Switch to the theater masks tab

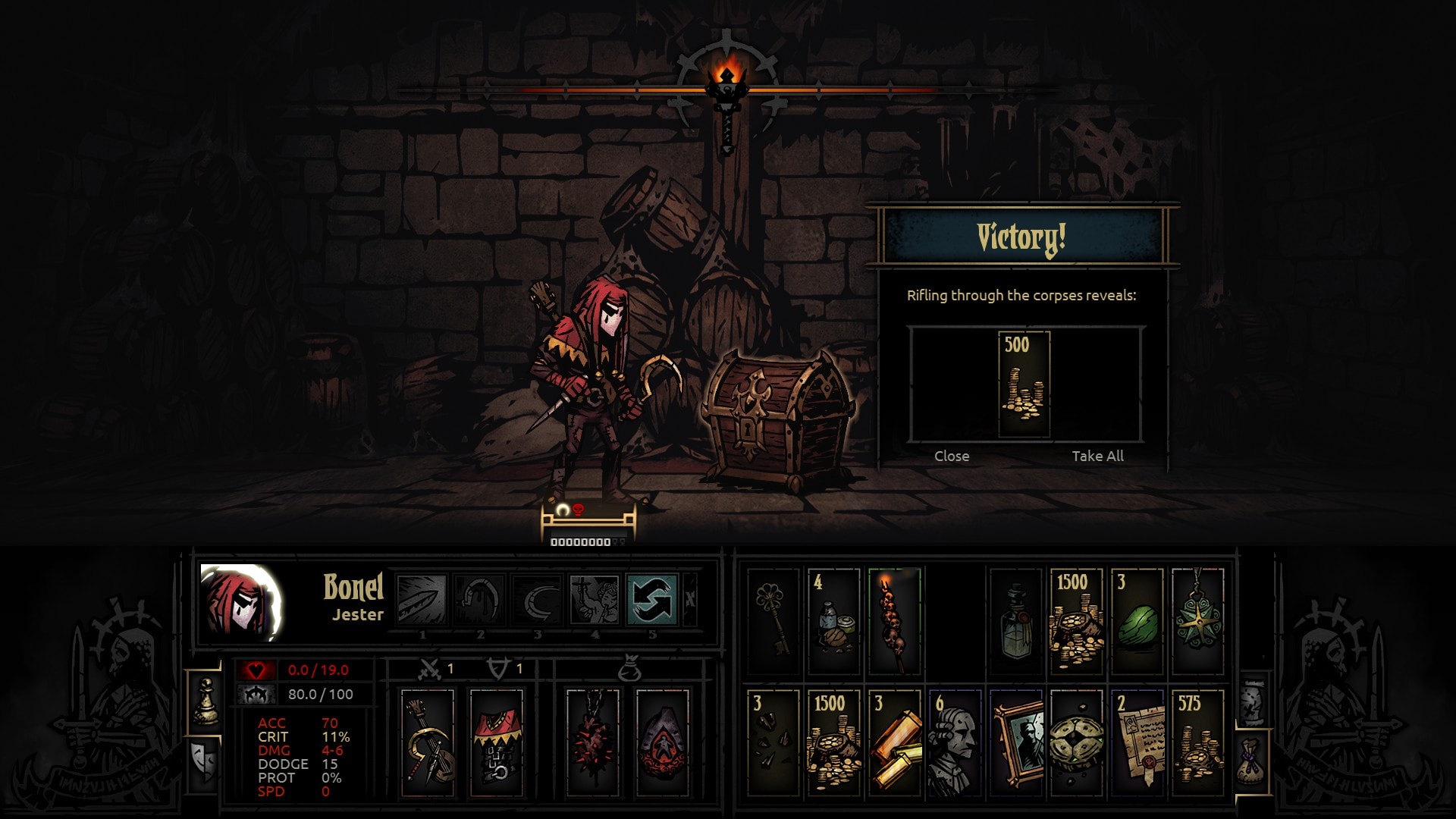205,761
